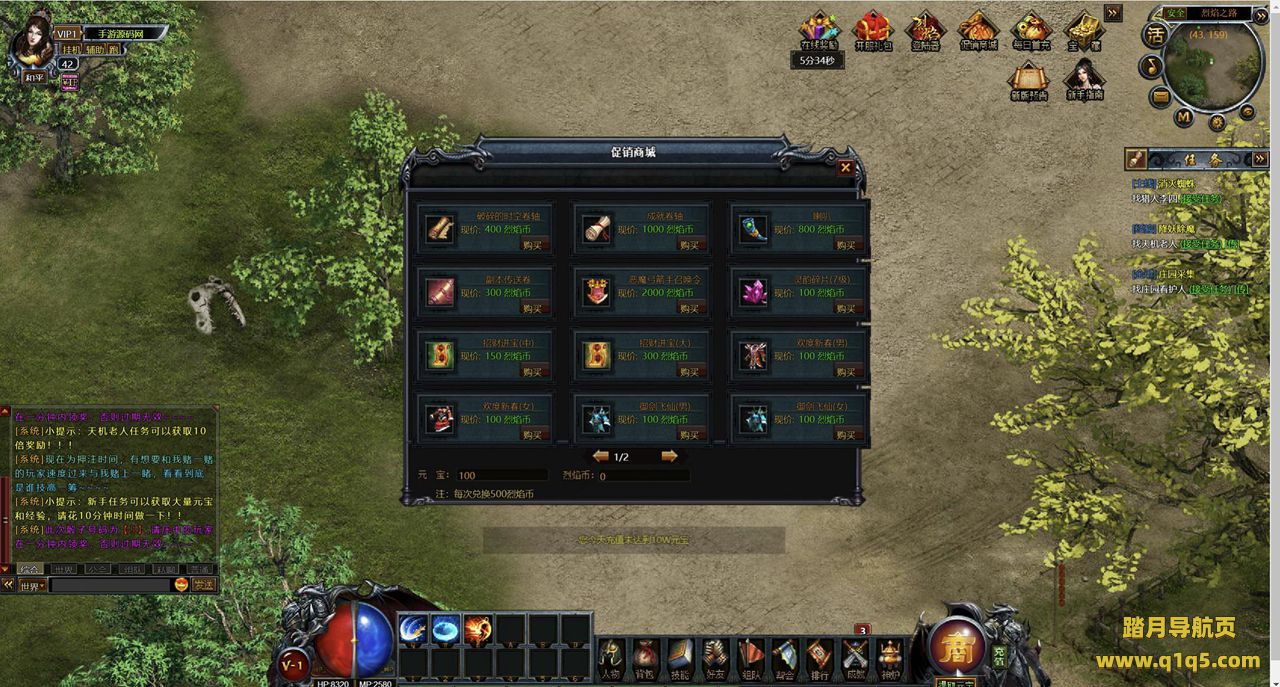The width and height of the screenshot is (1280, 687).
Task: Go to the next shop page
Action: 669,456
